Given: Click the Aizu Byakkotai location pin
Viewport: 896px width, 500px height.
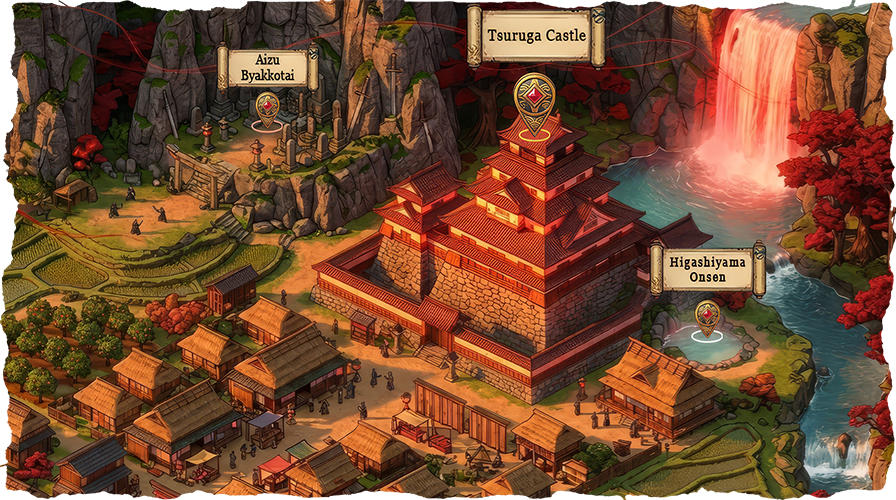Looking at the screenshot, I should 267,108.
